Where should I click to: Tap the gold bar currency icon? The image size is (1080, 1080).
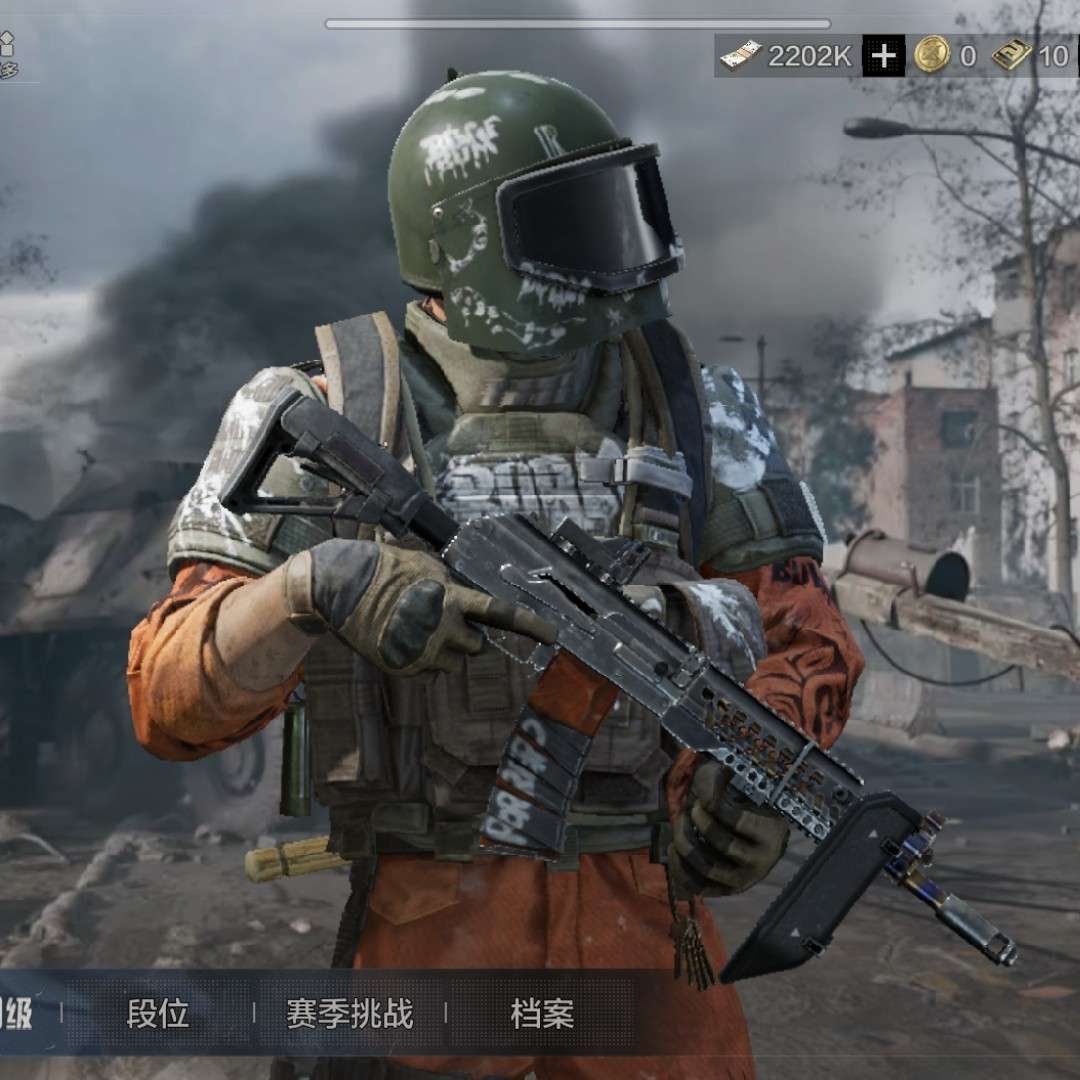pos(1012,56)
